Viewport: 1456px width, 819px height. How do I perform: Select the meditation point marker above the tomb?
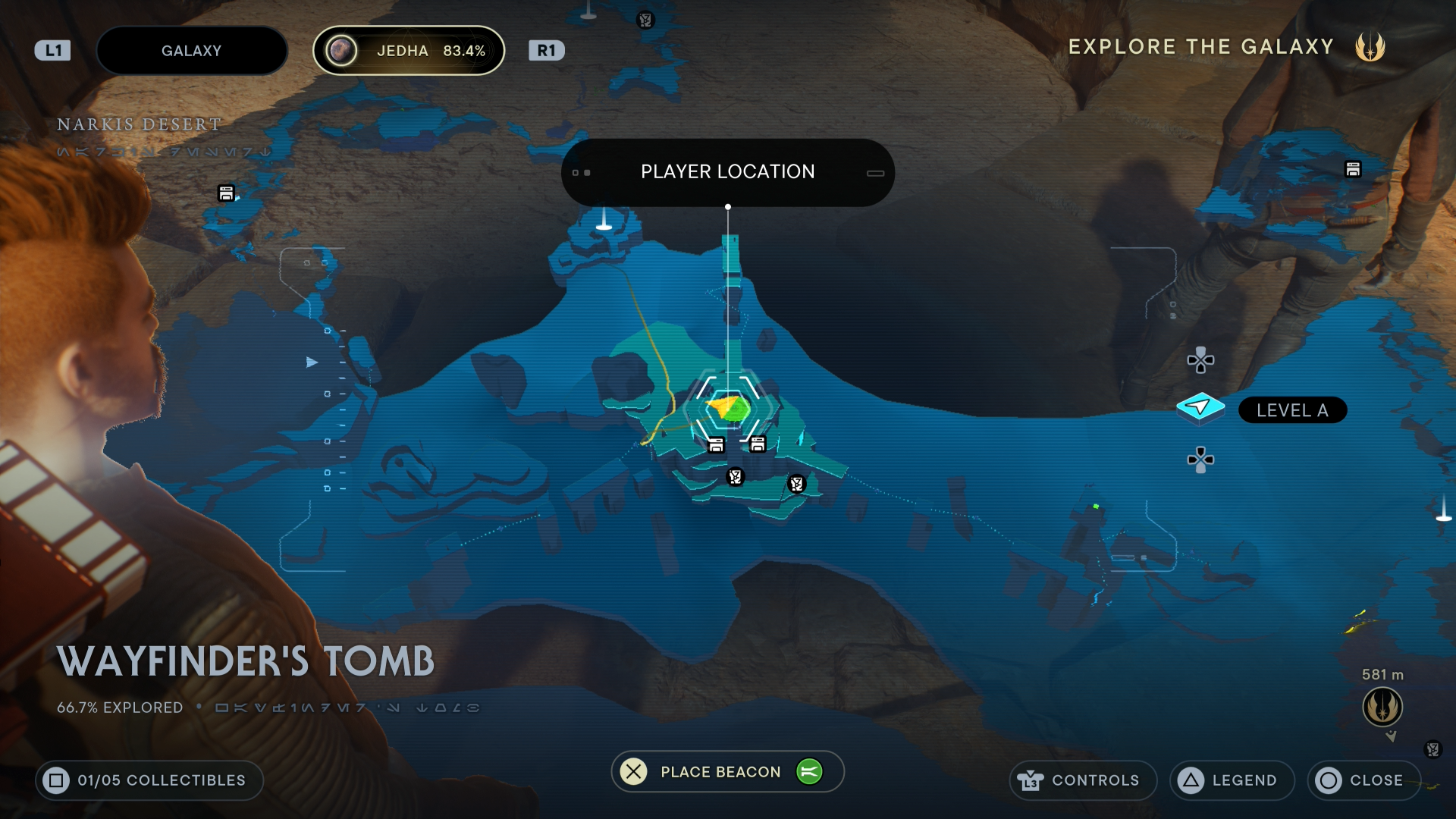tap(604, 220)
